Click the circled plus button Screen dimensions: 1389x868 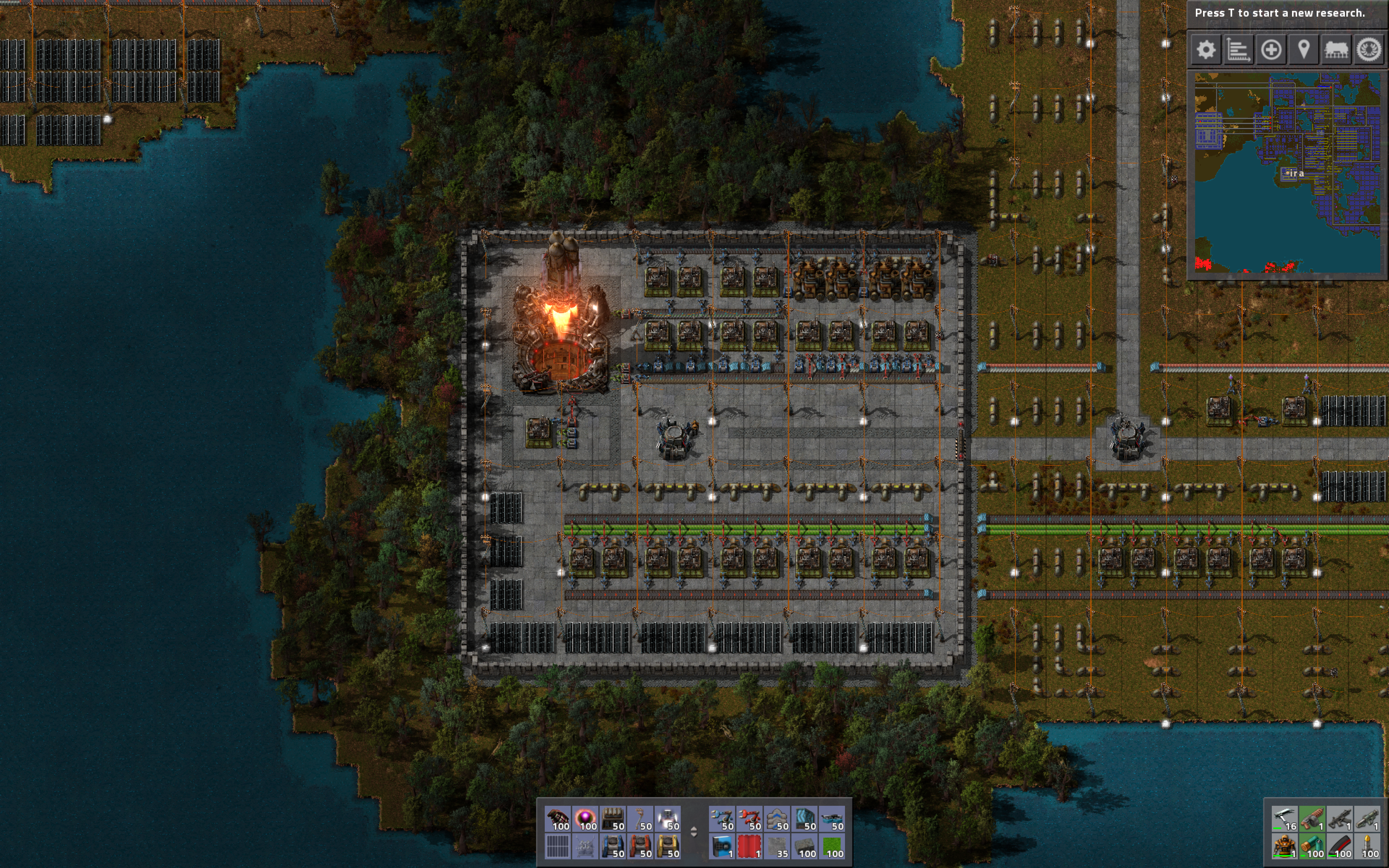tap(1271, 50)
